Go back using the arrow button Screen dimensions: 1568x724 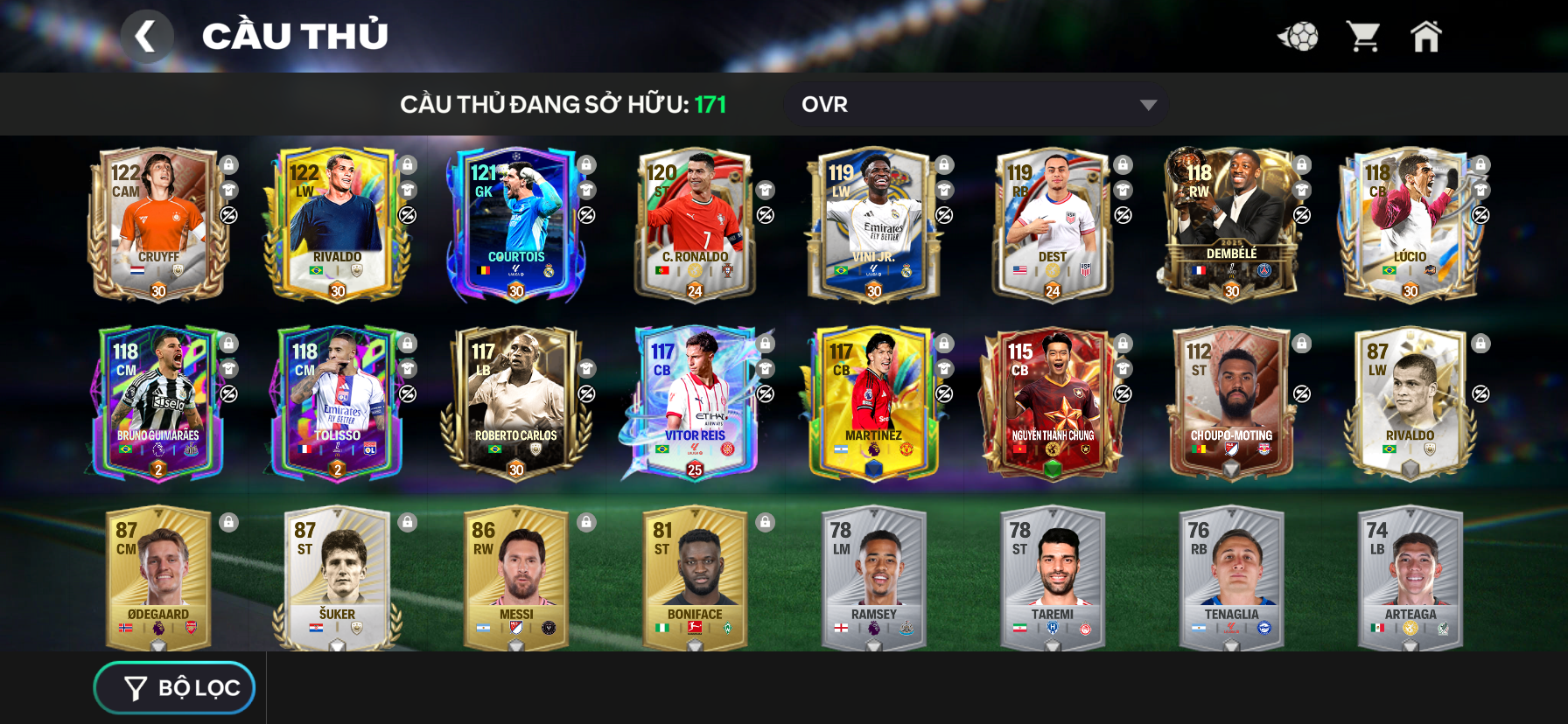coord(146,37)
